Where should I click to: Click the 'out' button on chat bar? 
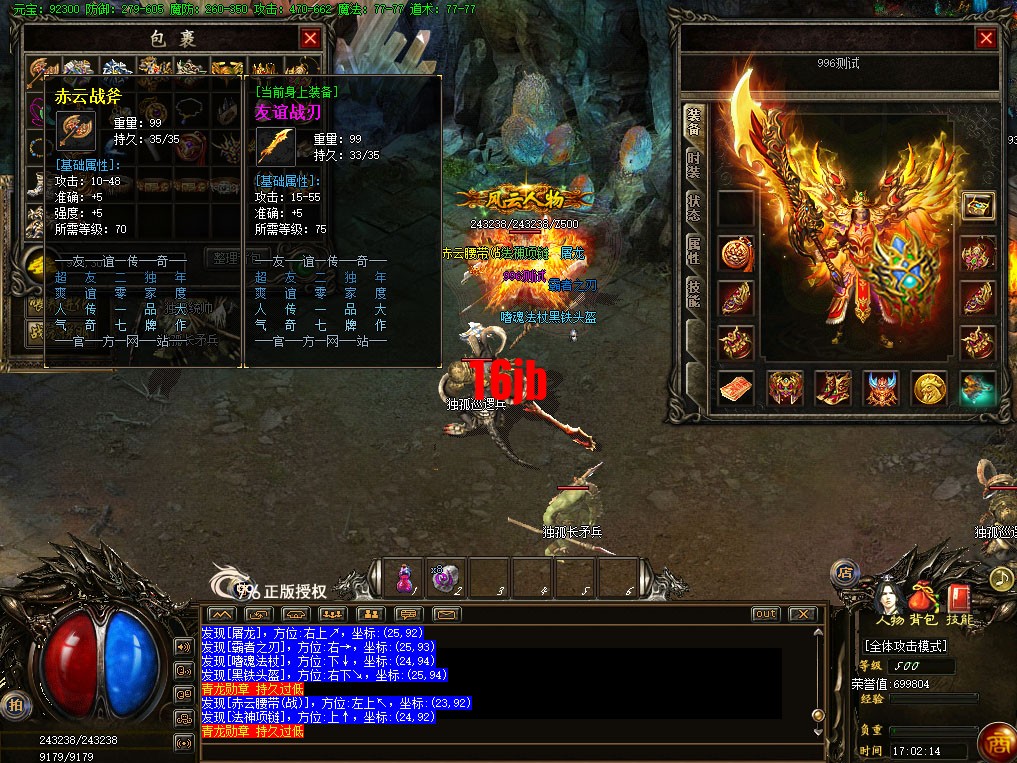(765, 613)
